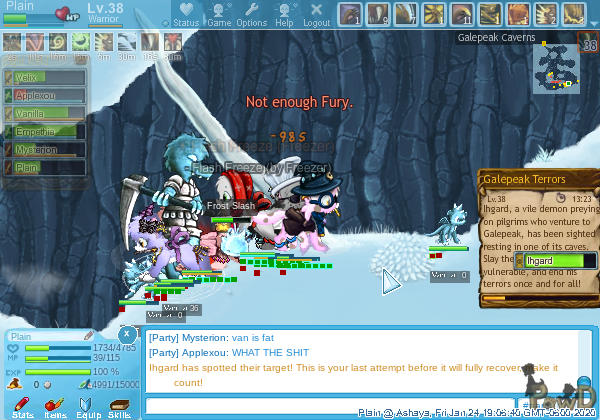Select party member Applexou
This screenshot has height=420, width=600.
tap(43, 95)
